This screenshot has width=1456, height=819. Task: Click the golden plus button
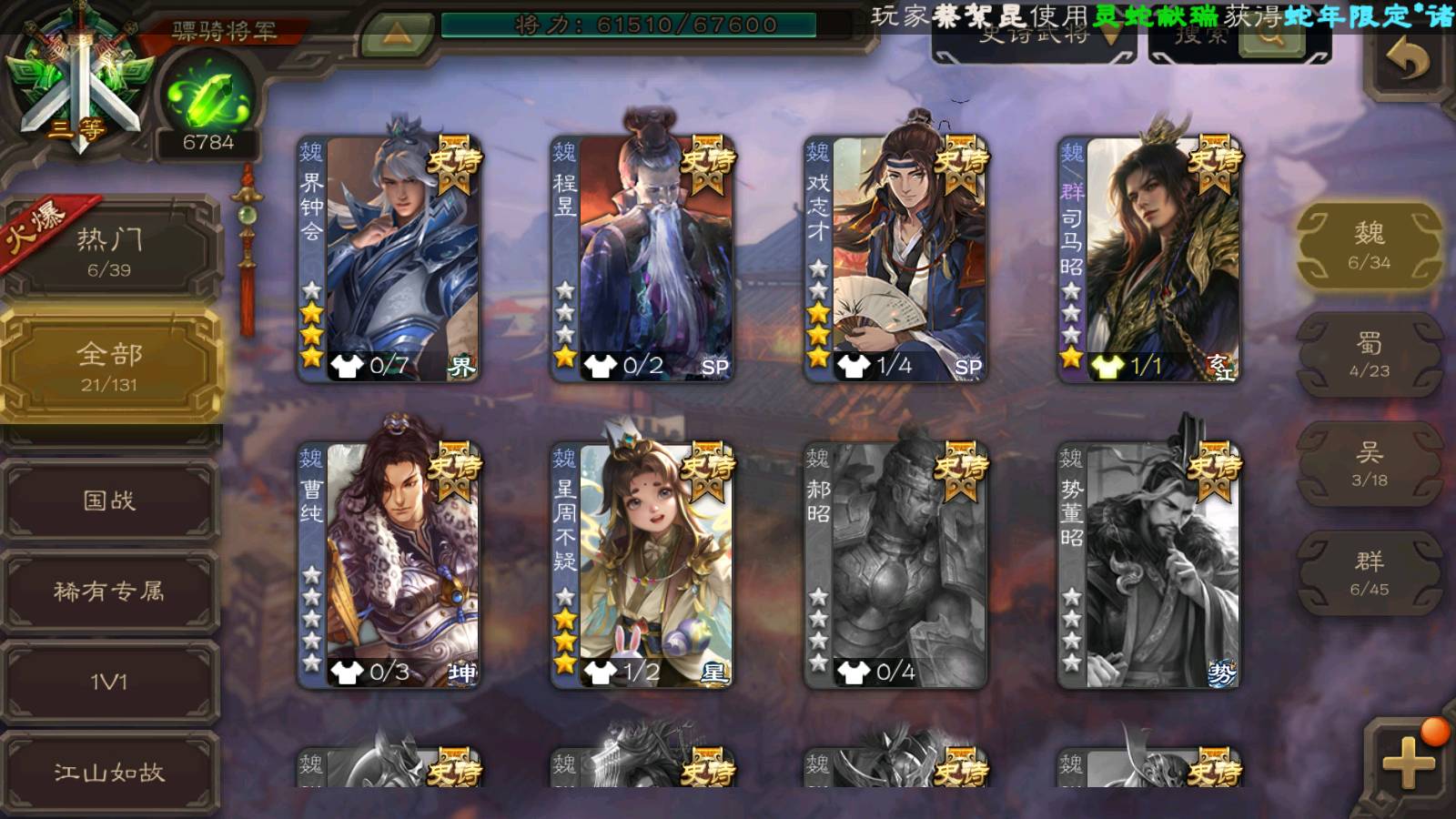click(1407, 763)
